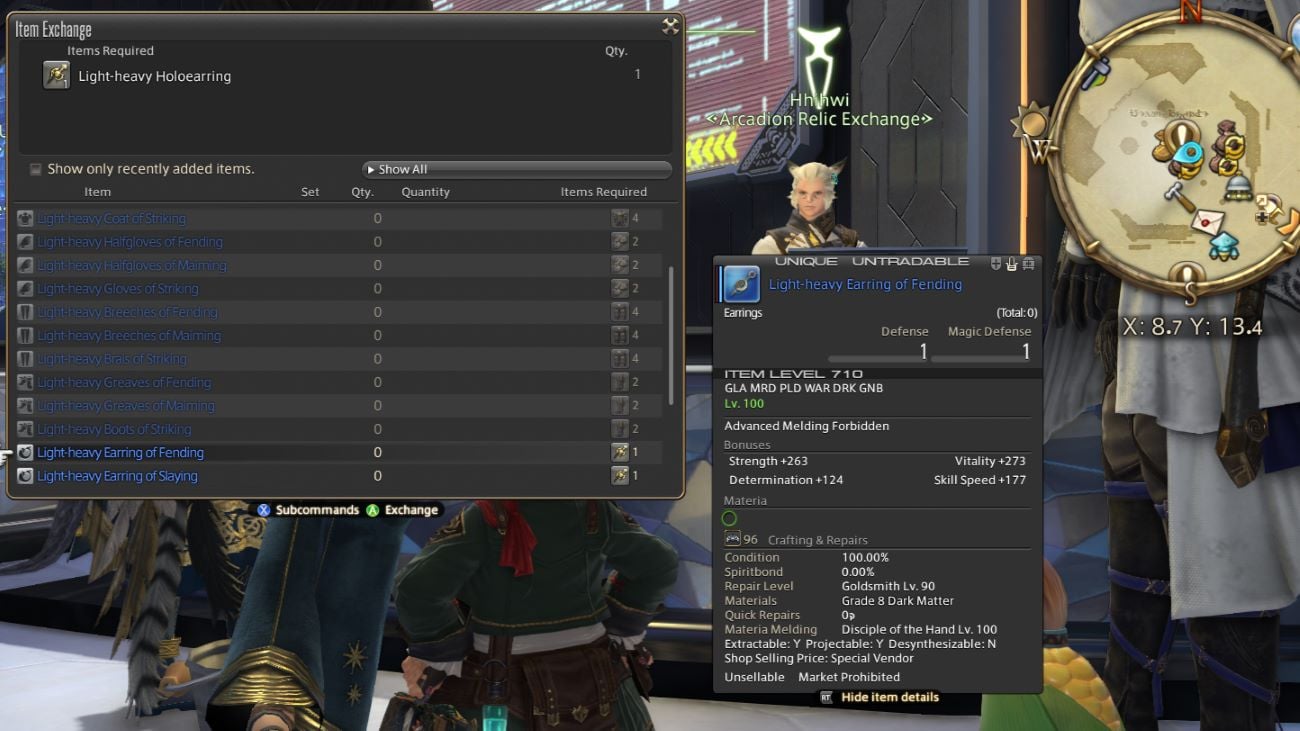Click the item comparison shield icon on the tooltip
1300x731 pixels.
(x=995, y=263)
